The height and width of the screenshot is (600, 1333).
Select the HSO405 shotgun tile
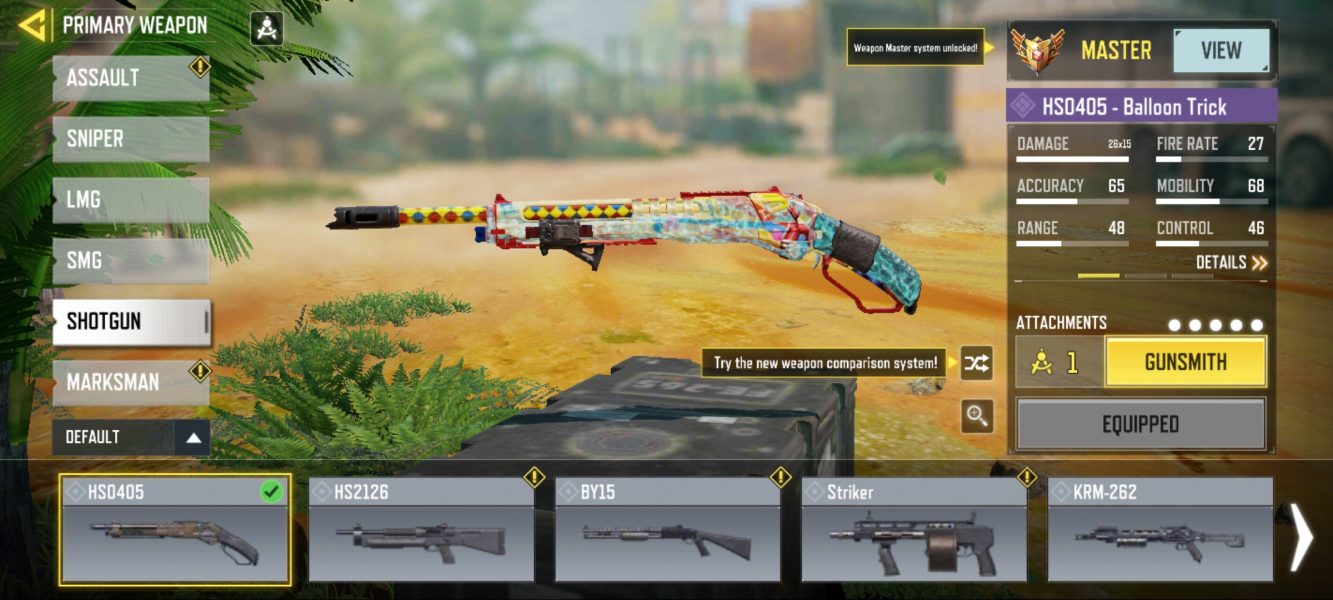coord(175,530)
